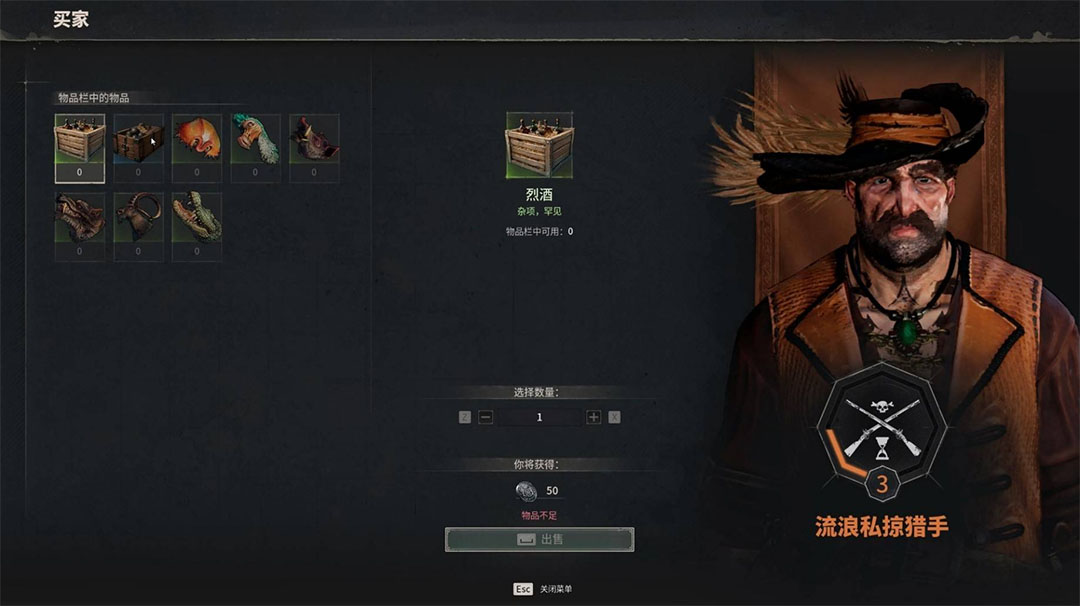Click the 出售 sell button

coord(540,540)
